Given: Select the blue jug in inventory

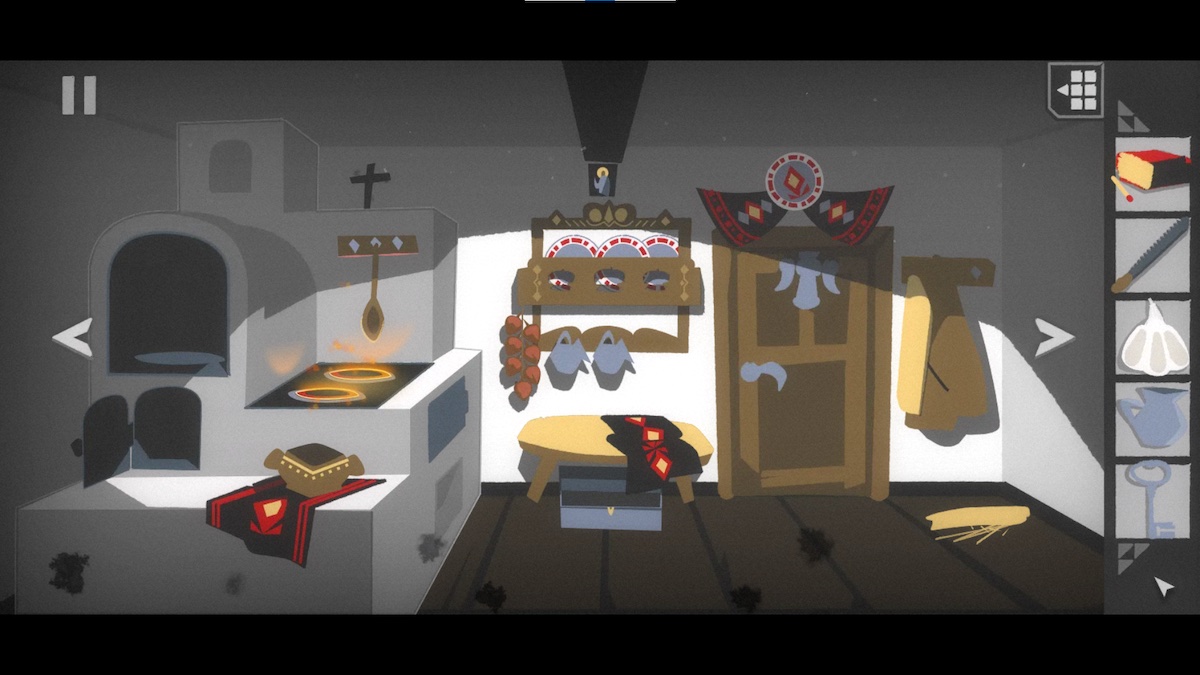Looking at the screenshot, I should [x=1152, y=417].
